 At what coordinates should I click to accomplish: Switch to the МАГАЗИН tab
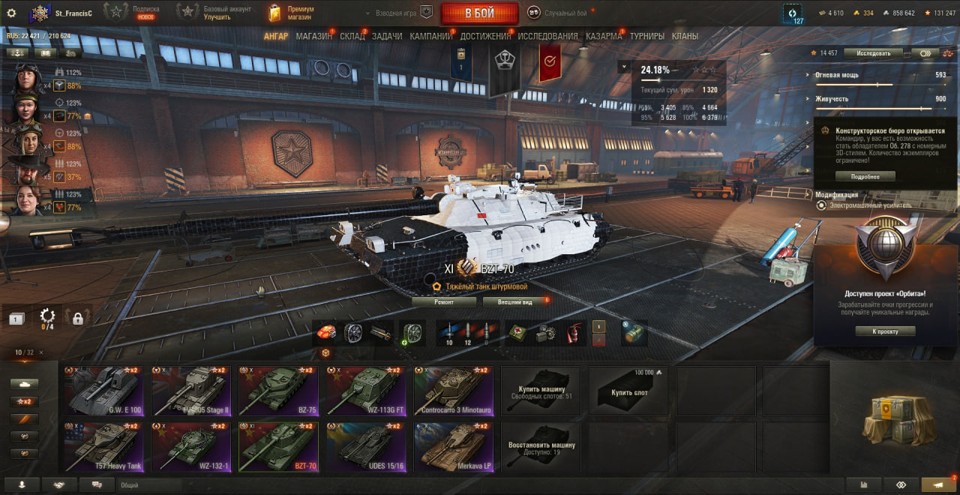coord(314,36)
